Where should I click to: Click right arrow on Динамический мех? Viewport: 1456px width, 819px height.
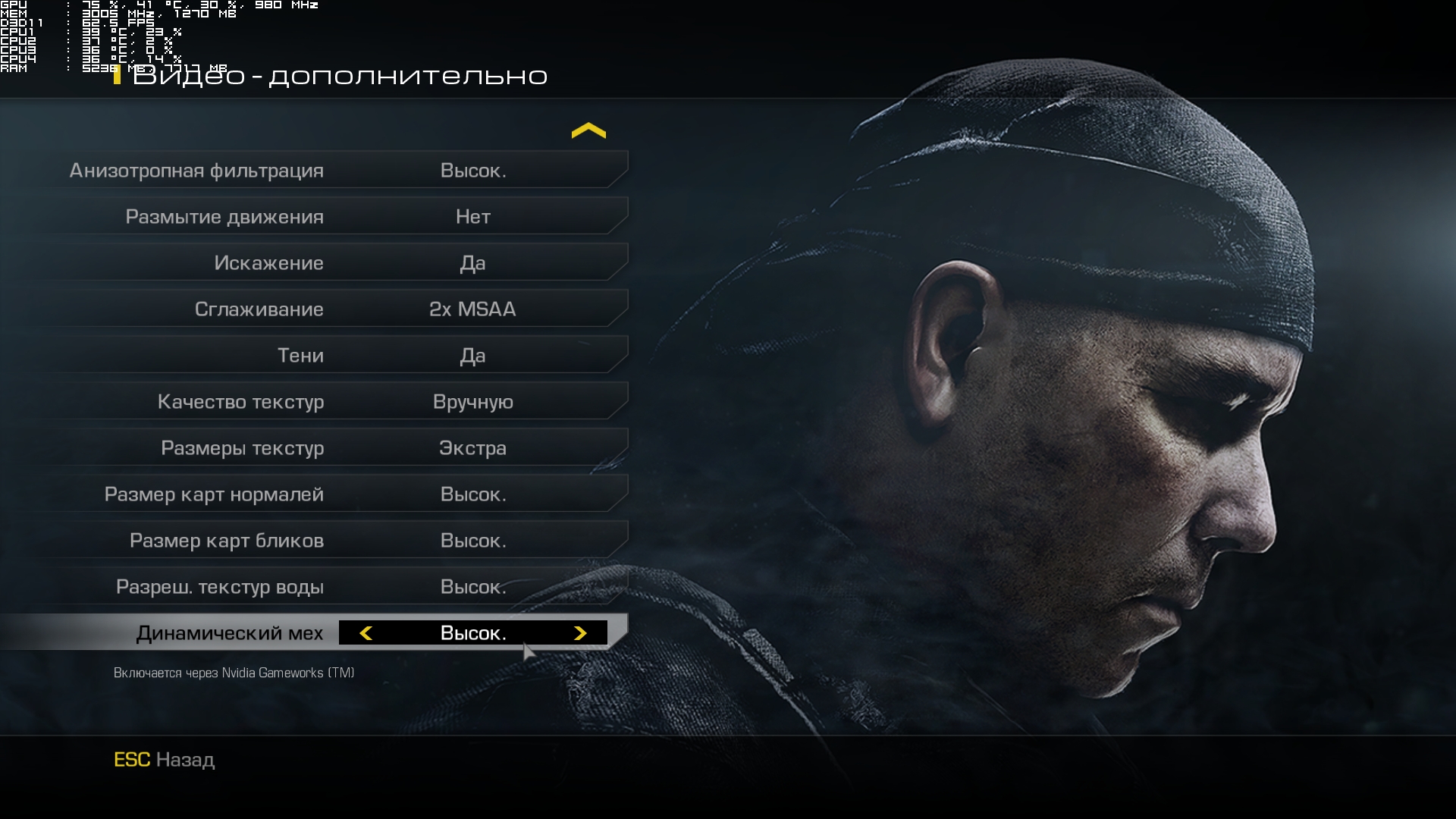coord(580,633)
